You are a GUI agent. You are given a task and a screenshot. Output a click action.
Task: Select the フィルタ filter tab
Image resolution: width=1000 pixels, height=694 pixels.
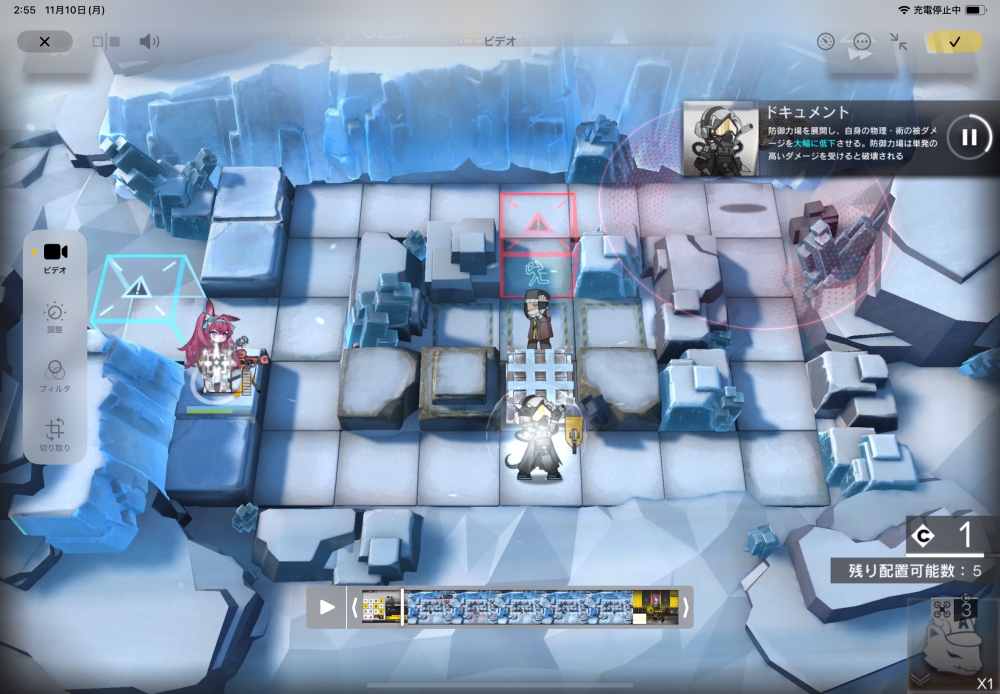click(x=55, y=376)
